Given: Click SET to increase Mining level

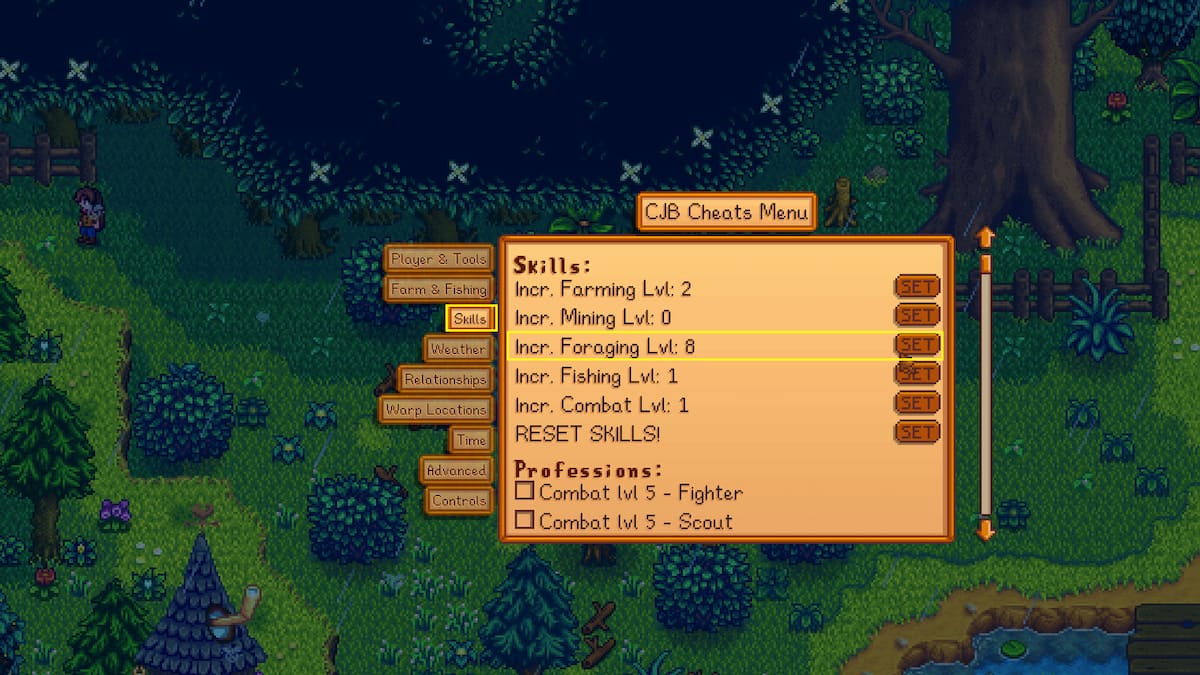Looking at the screenshot, I should pos(916,315).
